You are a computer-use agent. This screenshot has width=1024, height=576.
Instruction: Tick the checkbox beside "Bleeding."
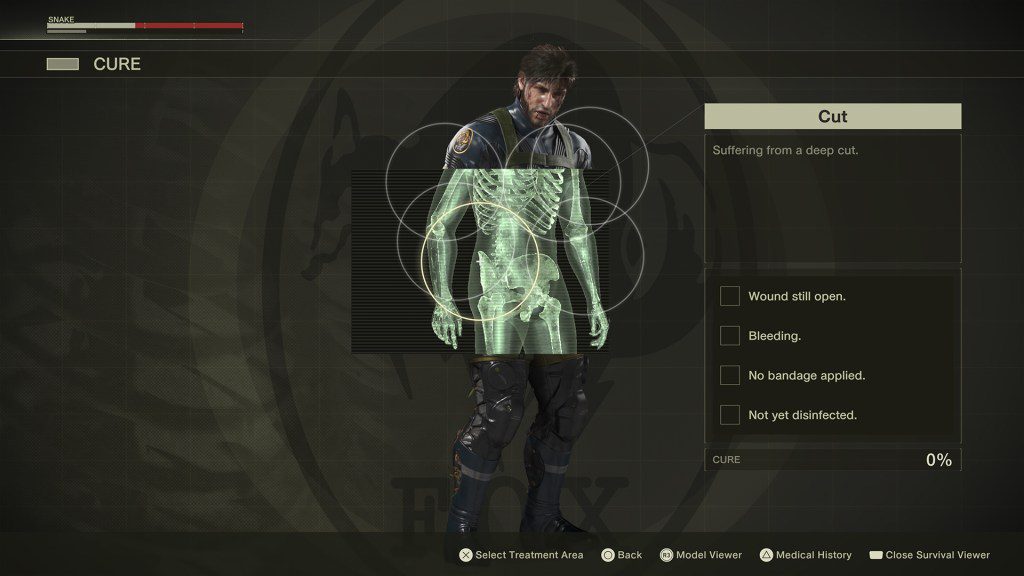730,336
